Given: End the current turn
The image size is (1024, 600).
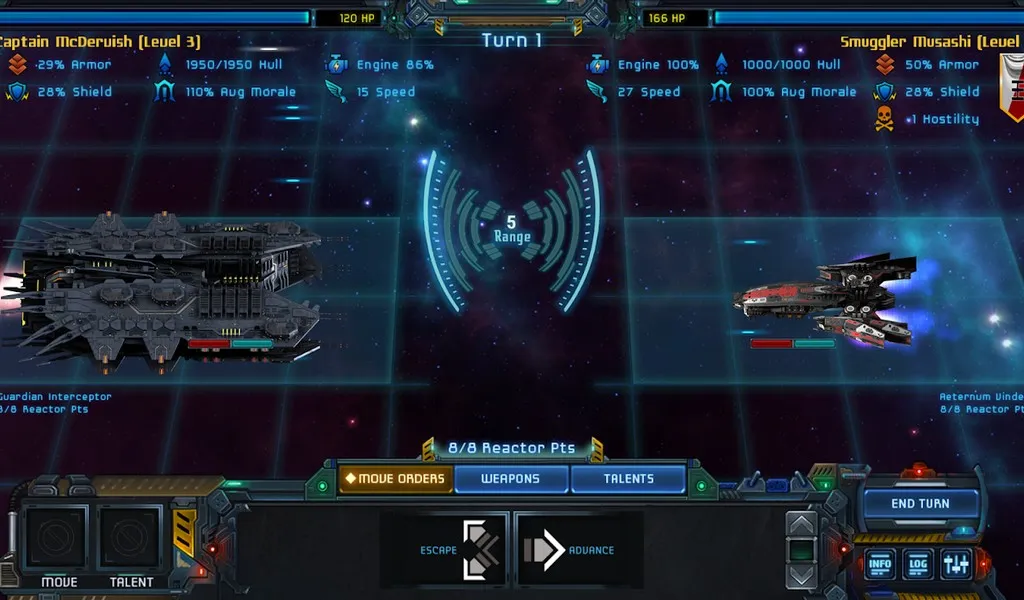Looking at the screenshot, I should click(920, 503).
